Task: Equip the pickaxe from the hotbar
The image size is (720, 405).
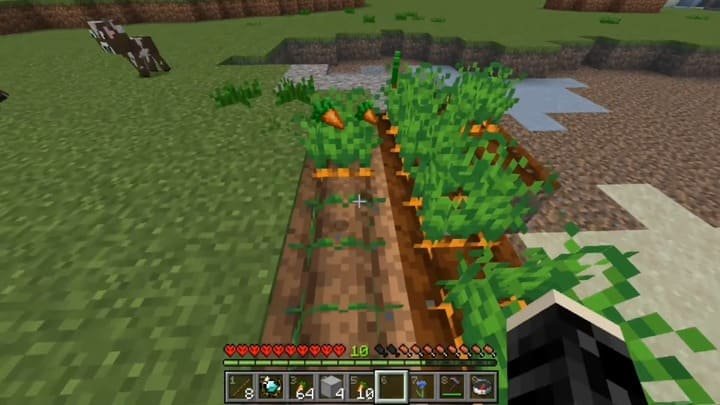Action: 452,384
